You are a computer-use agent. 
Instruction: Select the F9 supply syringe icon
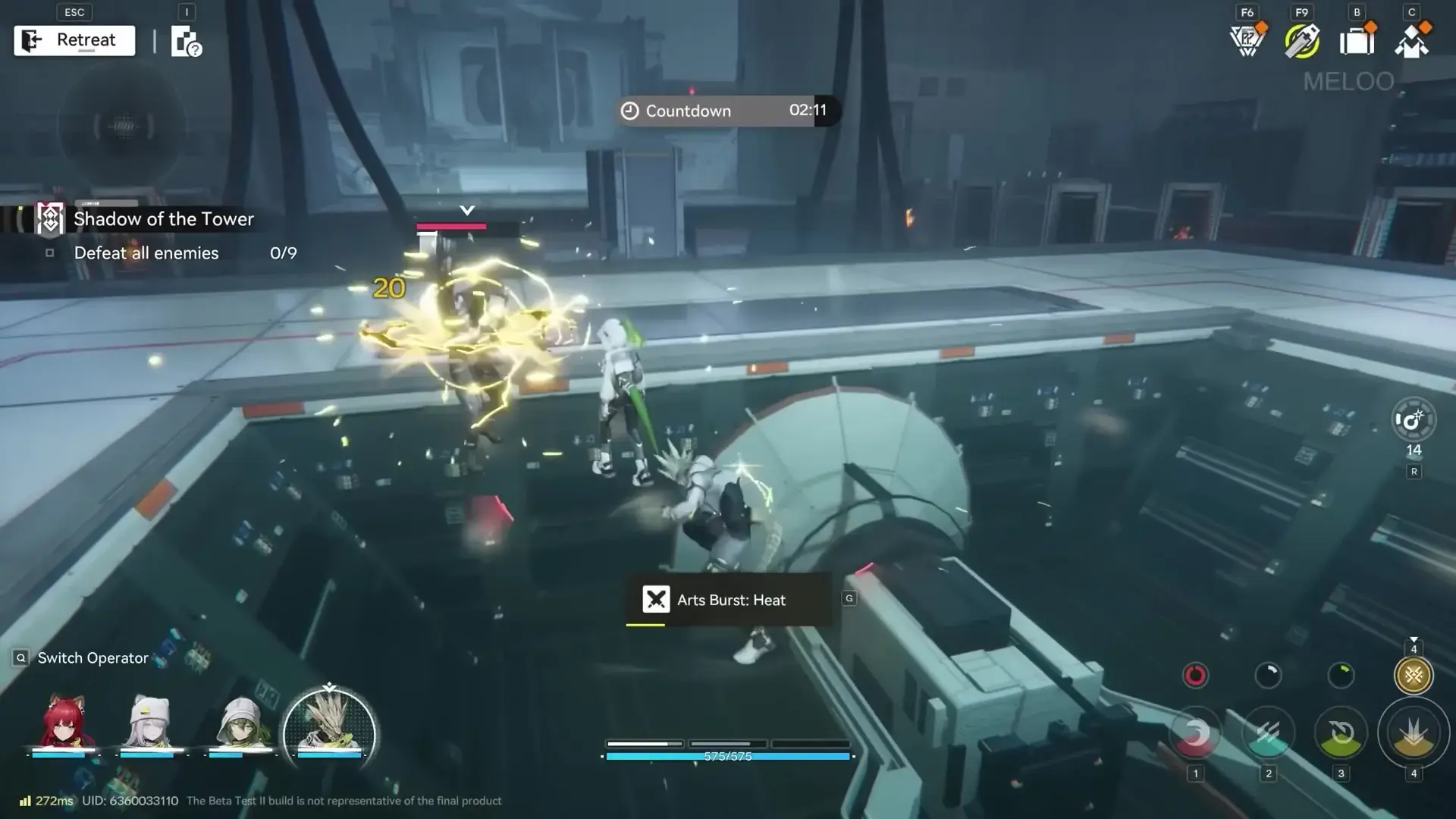1301,39
